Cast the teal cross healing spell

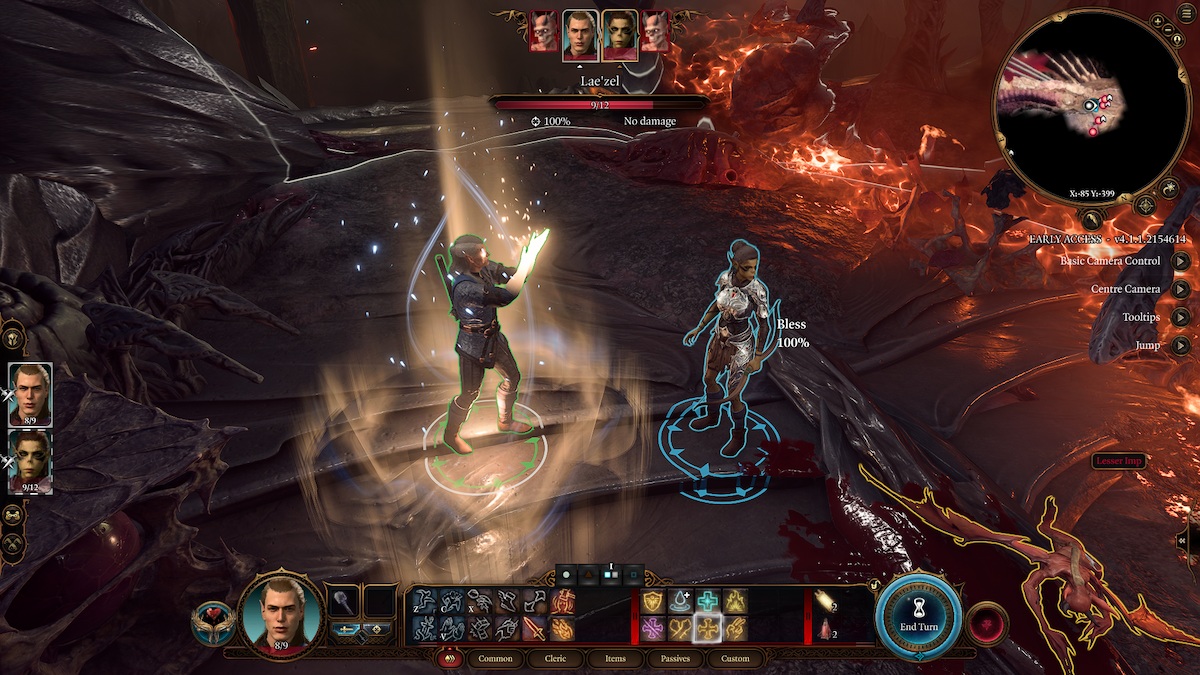point(709,601)
